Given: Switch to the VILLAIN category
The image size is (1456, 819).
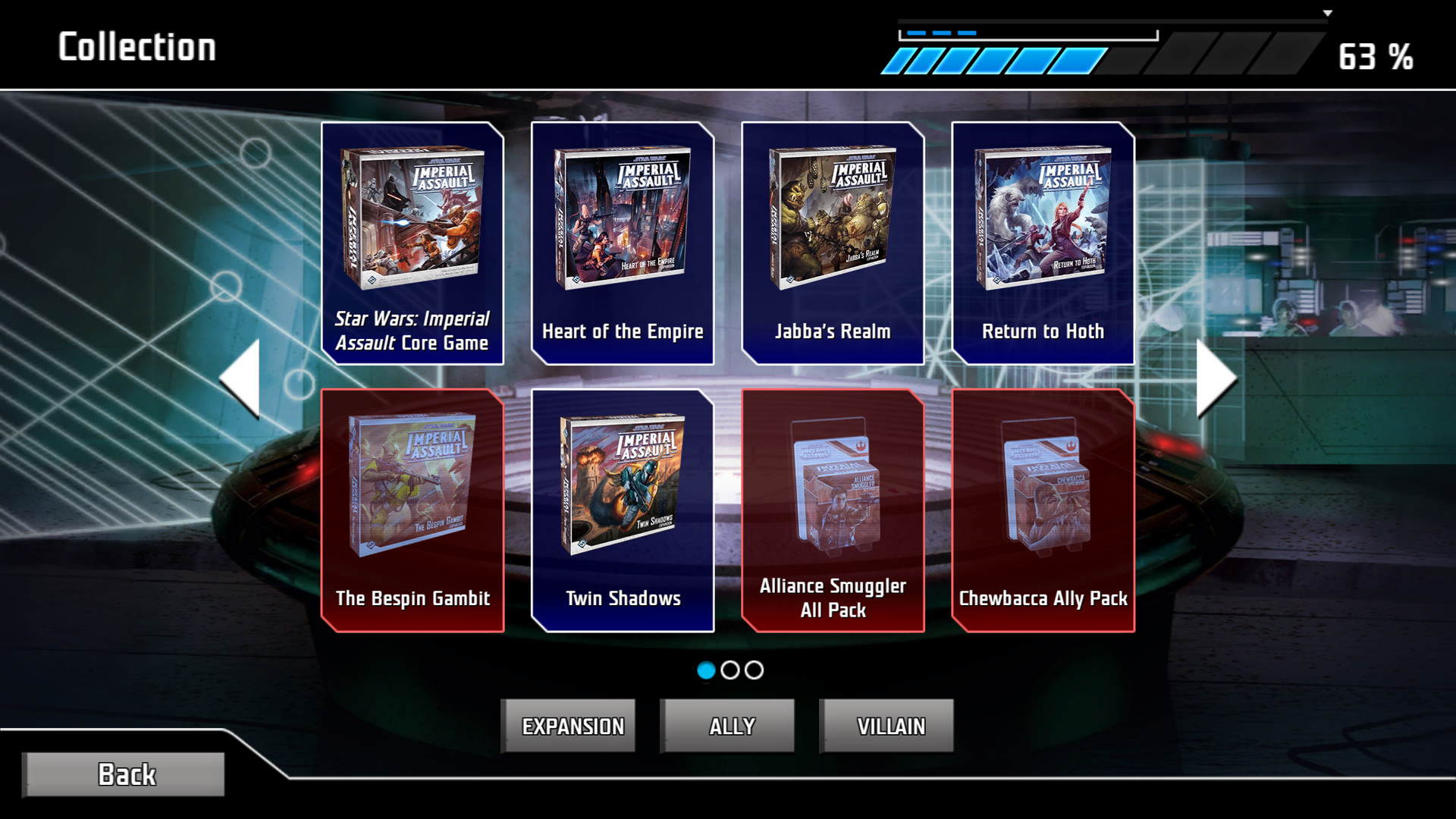Looking at the screenshot, I should (886, 725).
